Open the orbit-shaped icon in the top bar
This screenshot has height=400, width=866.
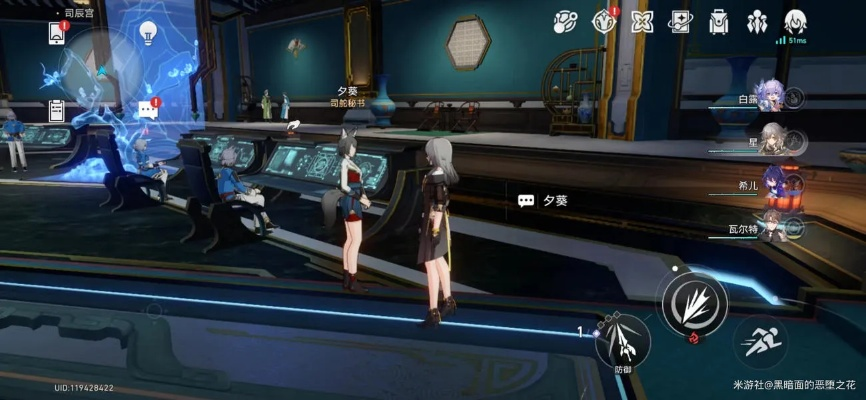[565, 21]
